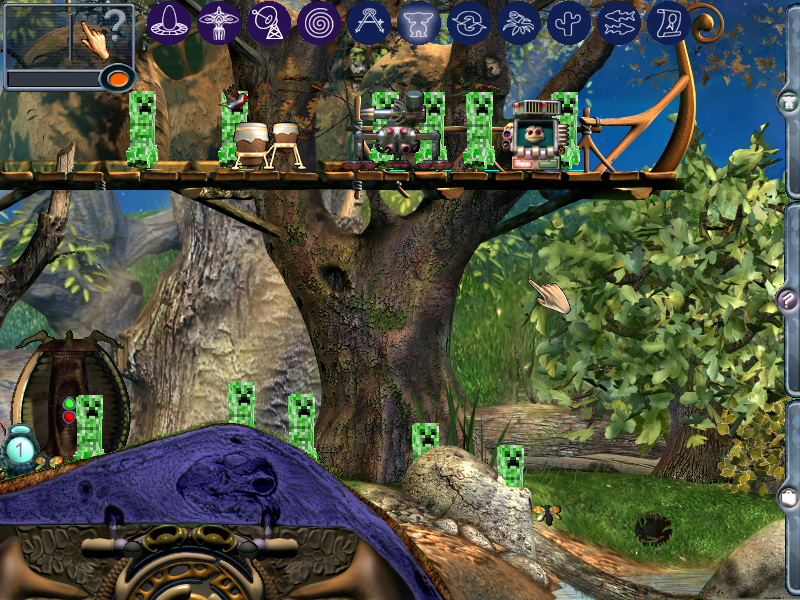Click the highlighted creature head icon
This screenshot has height=600, width=800.
tap(418, 22)
